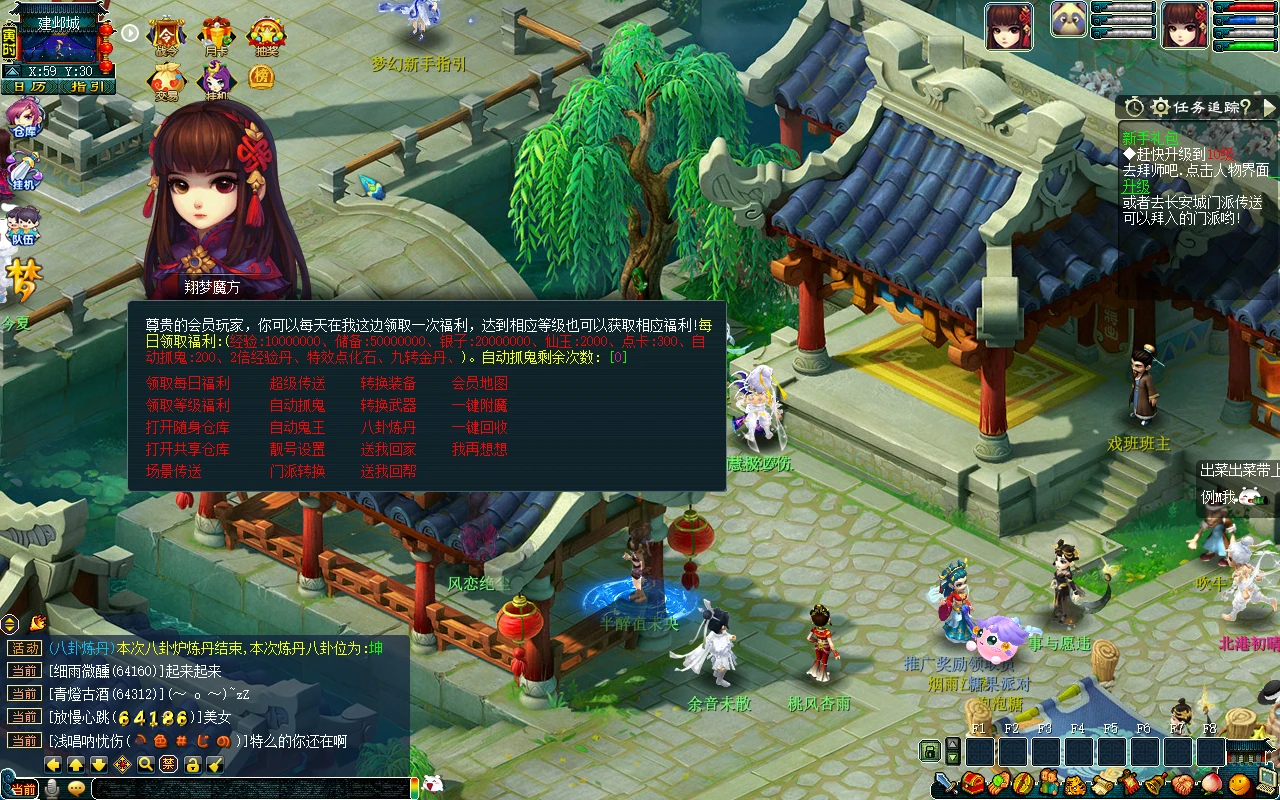The width and height of the screenshot is (1280, 800).
Task: Select 自动抓鬼 in the dialogue
Action: 297,405
